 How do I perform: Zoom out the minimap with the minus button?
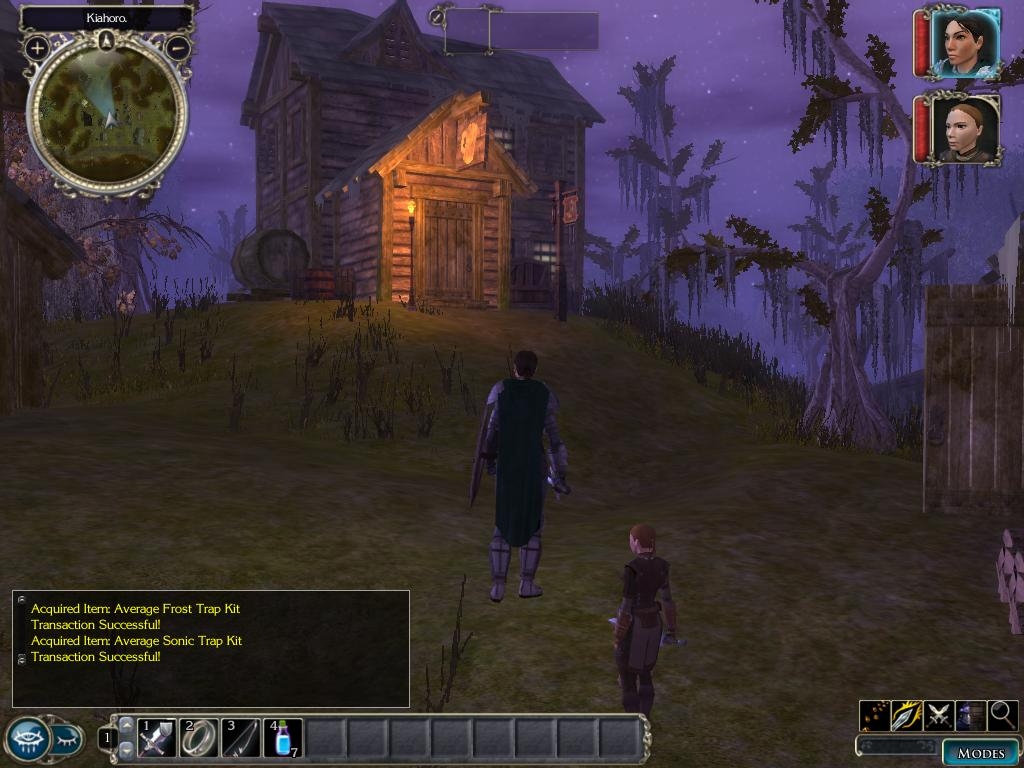pos(178,47)
